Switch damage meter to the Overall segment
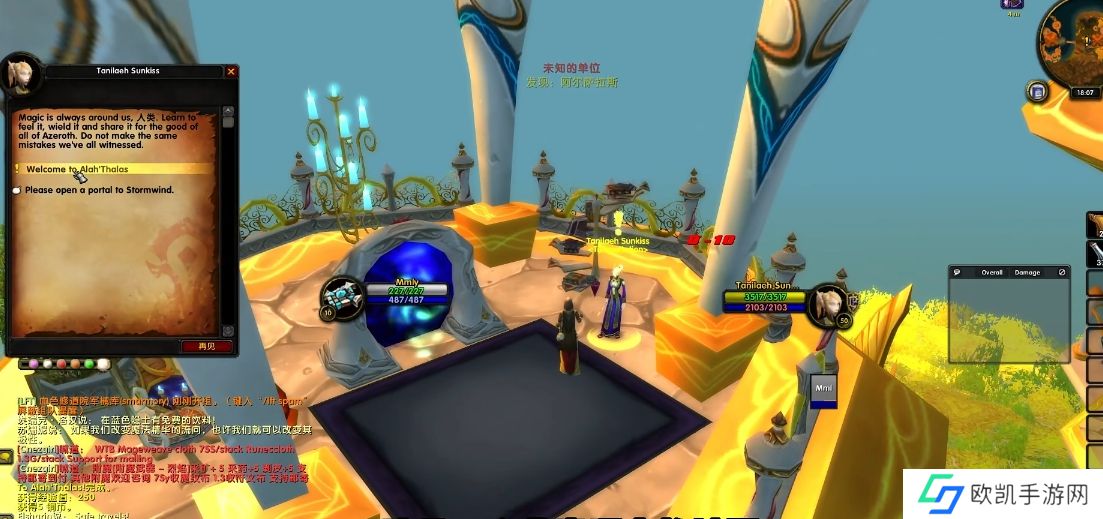This screenshot has height=519, width=1103. [x=991, y=272]
